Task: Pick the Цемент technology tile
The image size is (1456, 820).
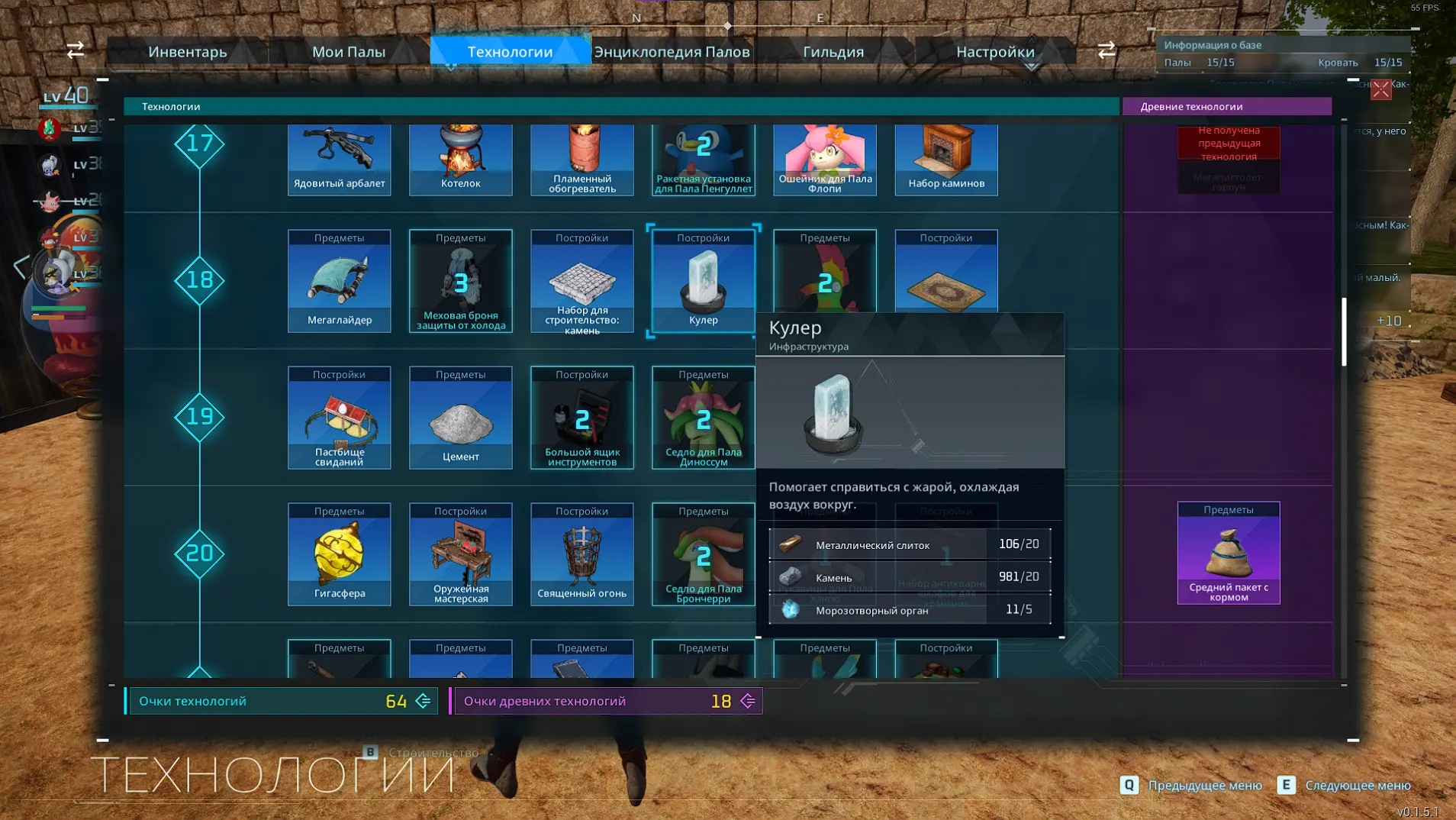Action: pyautogui.click(x=461, y=418)
